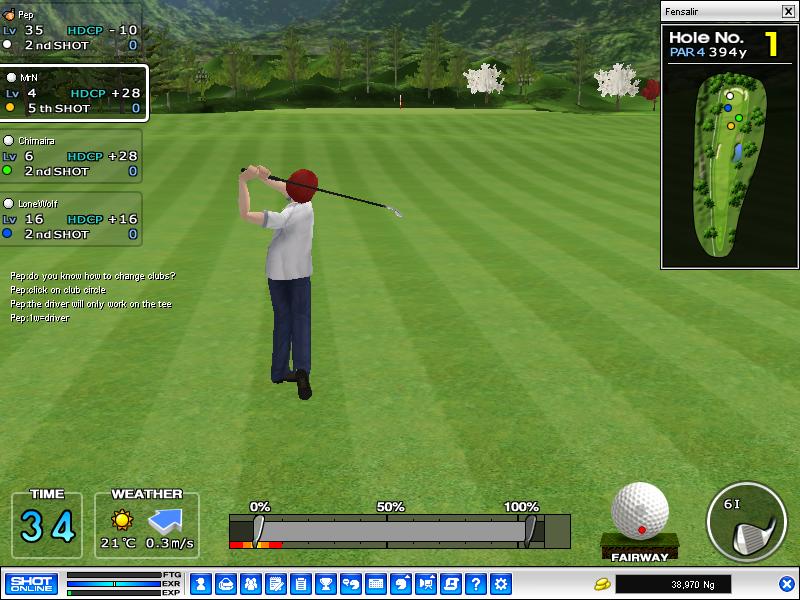Open the keyboard icon in the toolbar
Screen dimensions: 800x600
point(376,583)
